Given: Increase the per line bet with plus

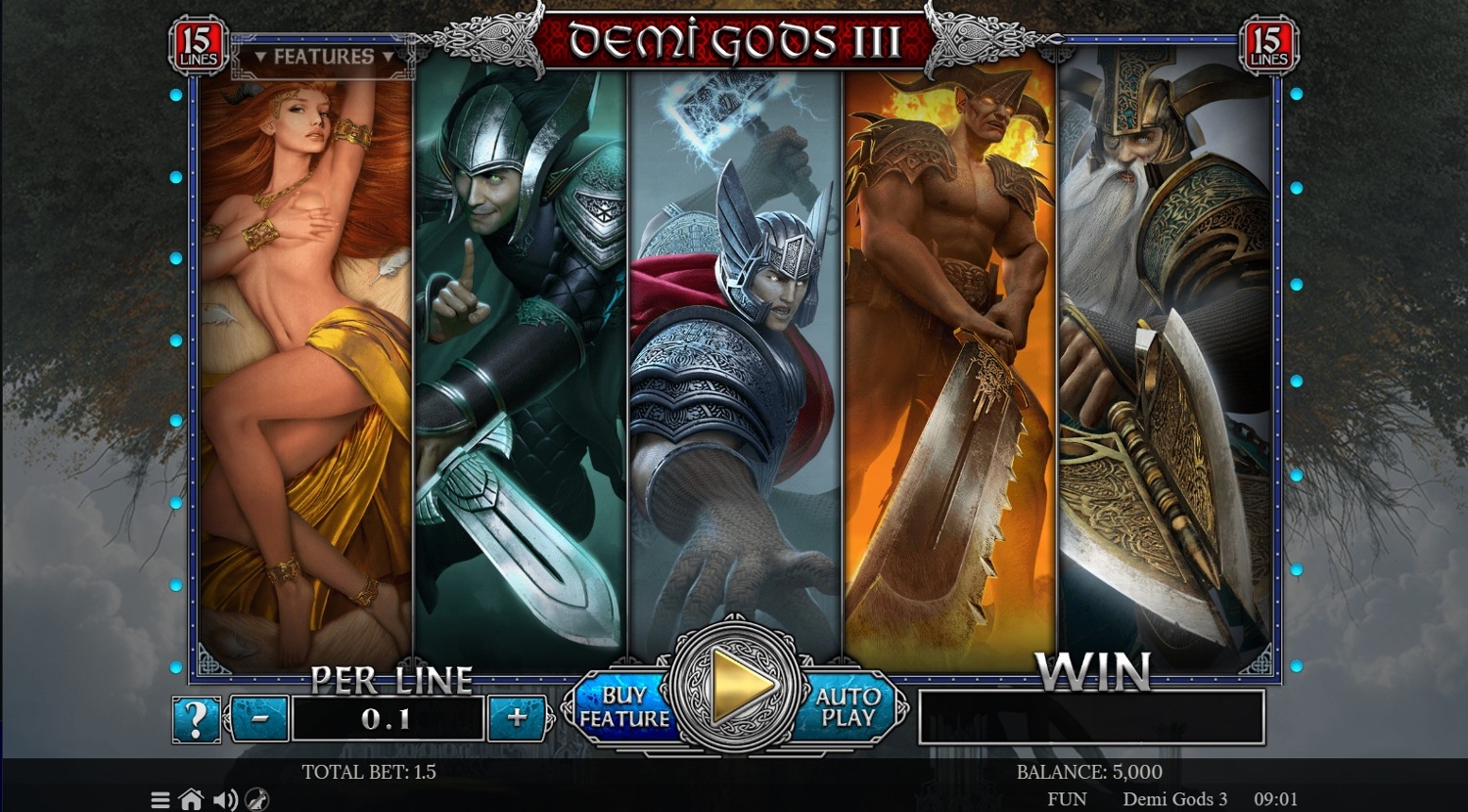Looking at the screenshot, I should pos(517,718).
